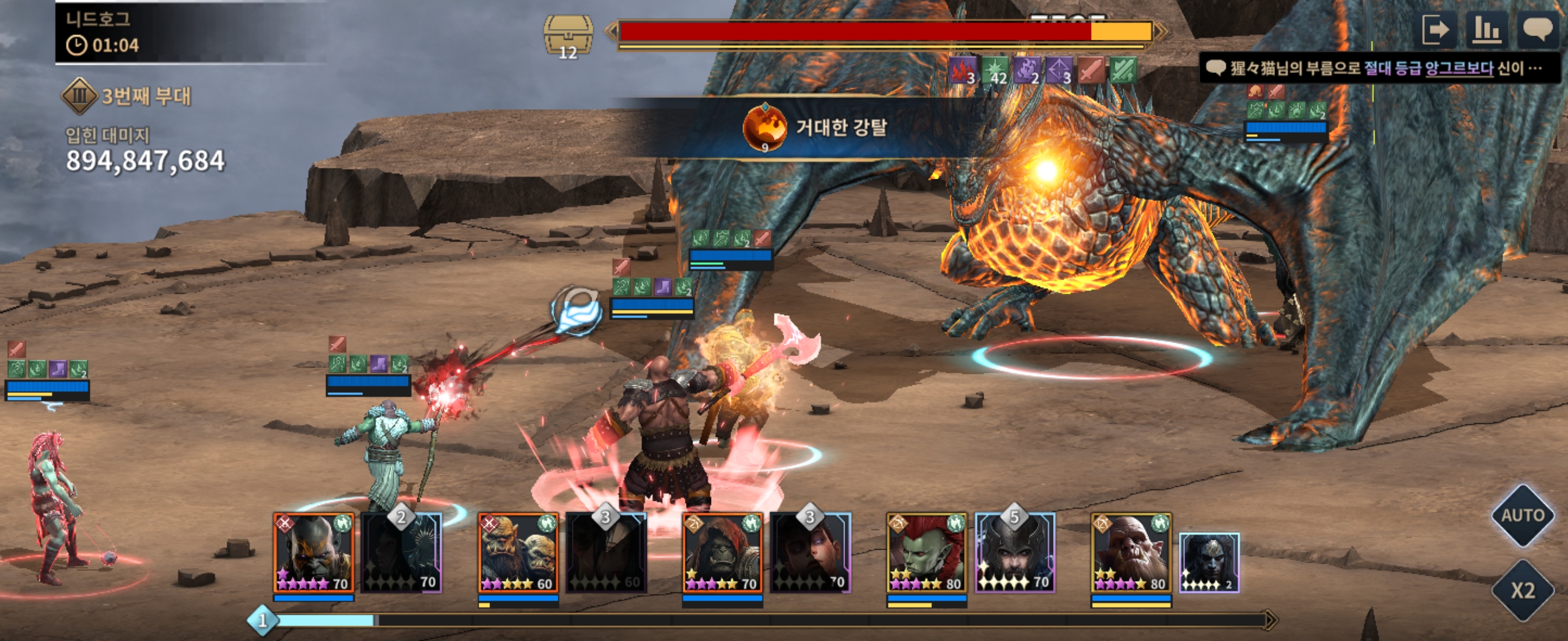
Task: Select the two-headed ogre hero portrait
Action: [518, 553]
